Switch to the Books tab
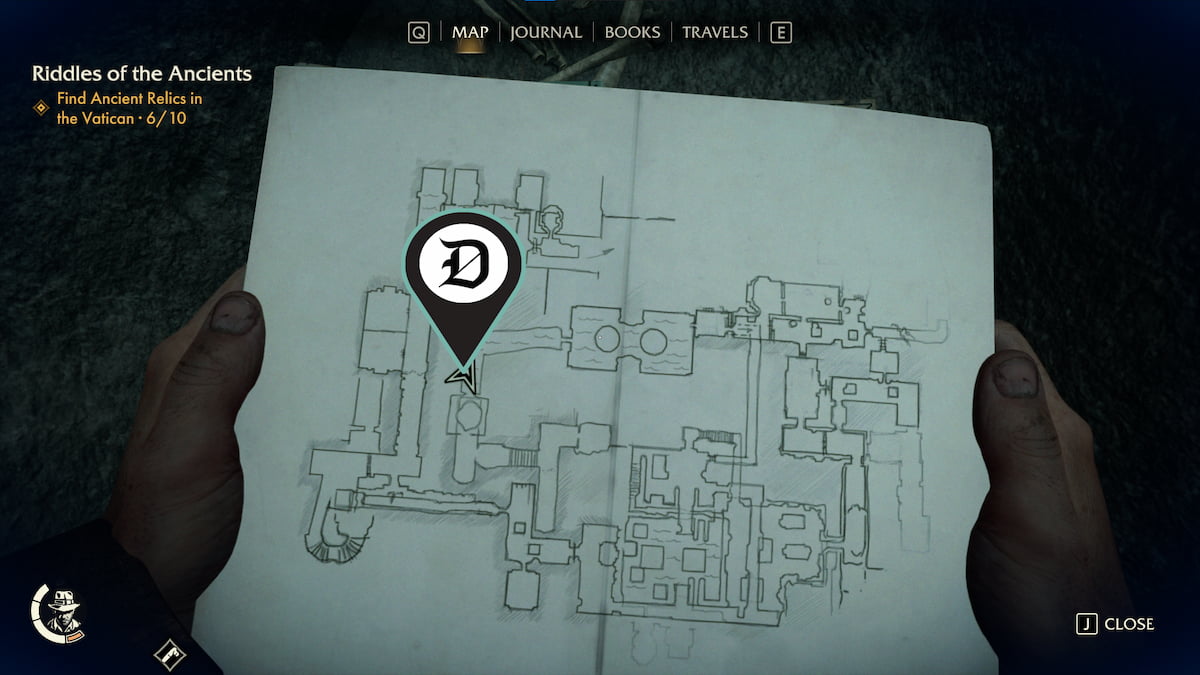The image size is (1200, 675). click(x=632, y=32)
